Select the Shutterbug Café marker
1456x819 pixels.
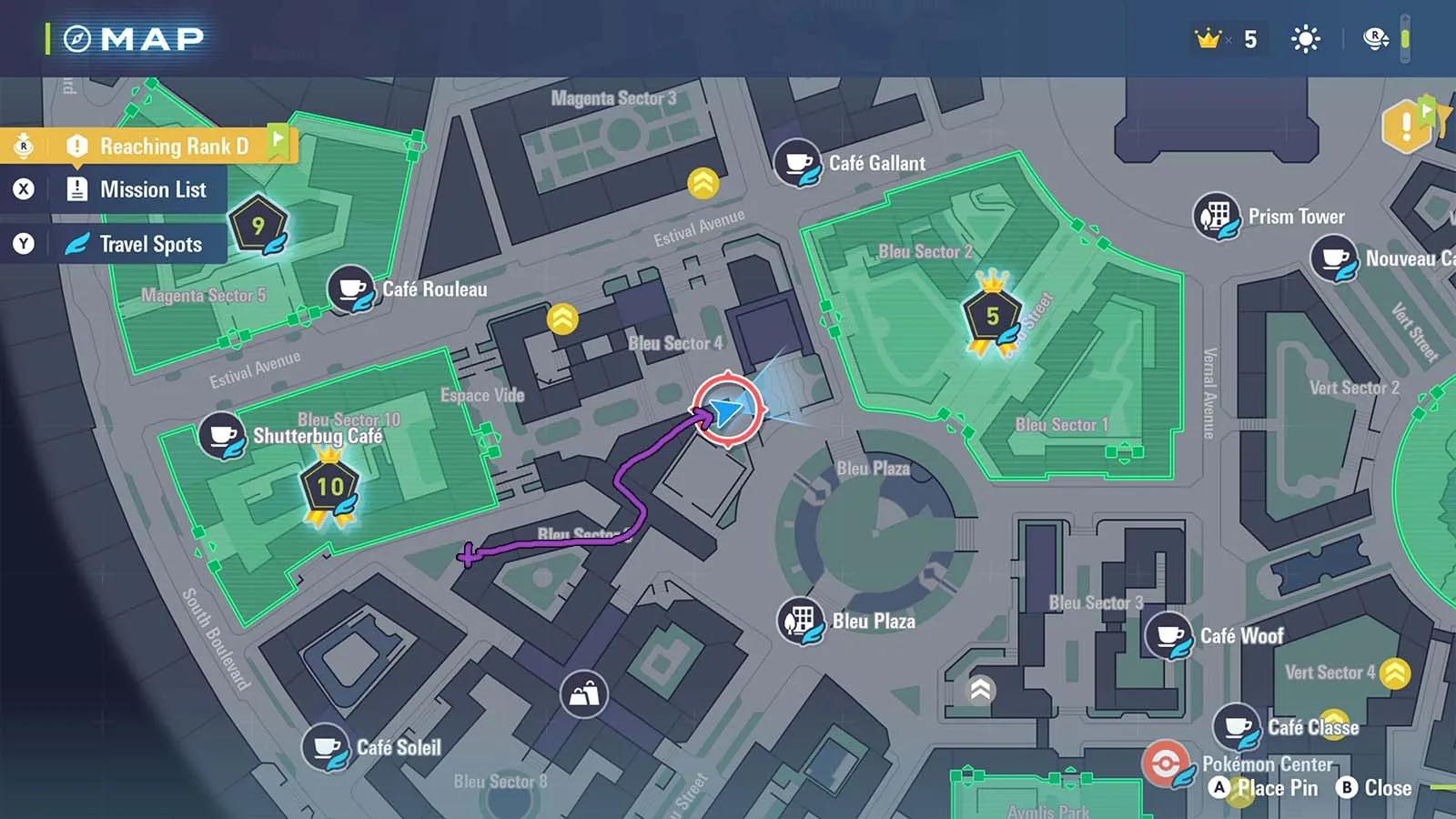pos(221,435)
